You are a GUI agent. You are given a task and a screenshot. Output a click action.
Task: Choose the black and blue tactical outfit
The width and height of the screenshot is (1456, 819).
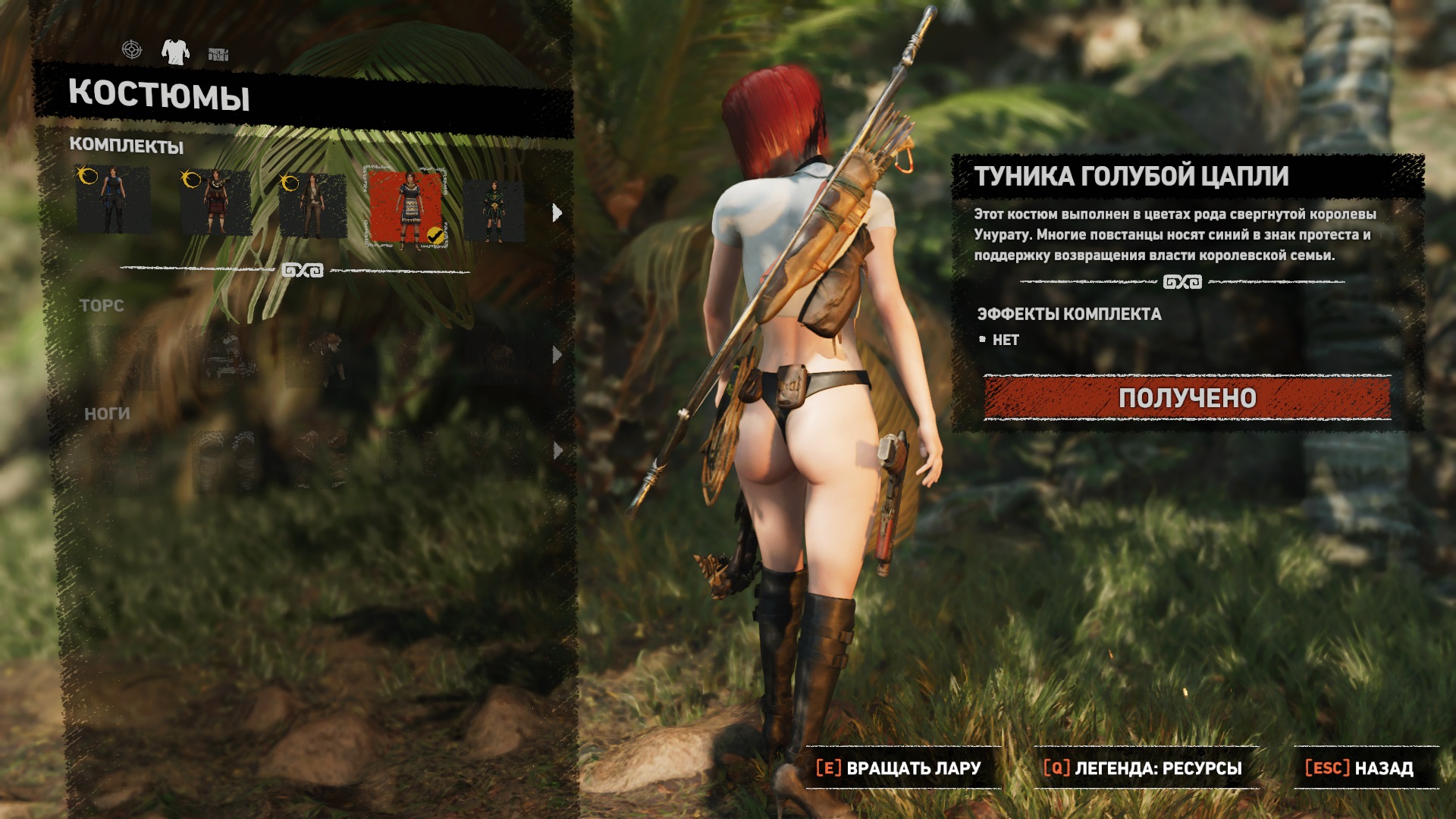click(113, 201)
